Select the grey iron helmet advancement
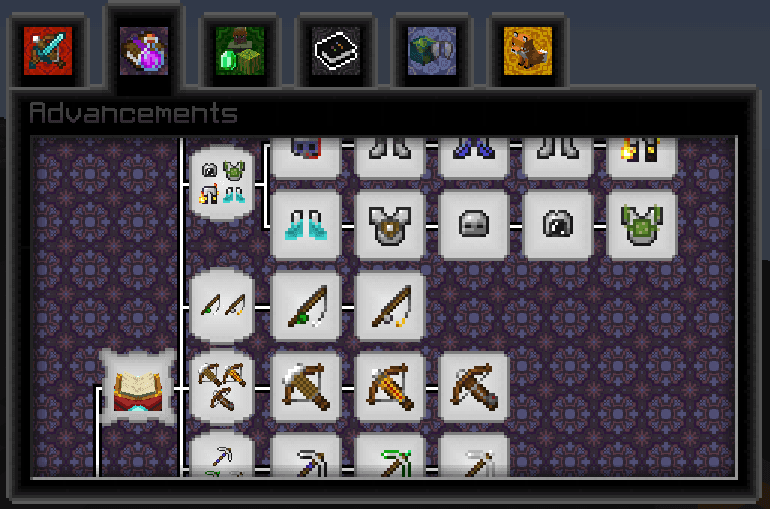770x509 pixels. click(474, 224)
